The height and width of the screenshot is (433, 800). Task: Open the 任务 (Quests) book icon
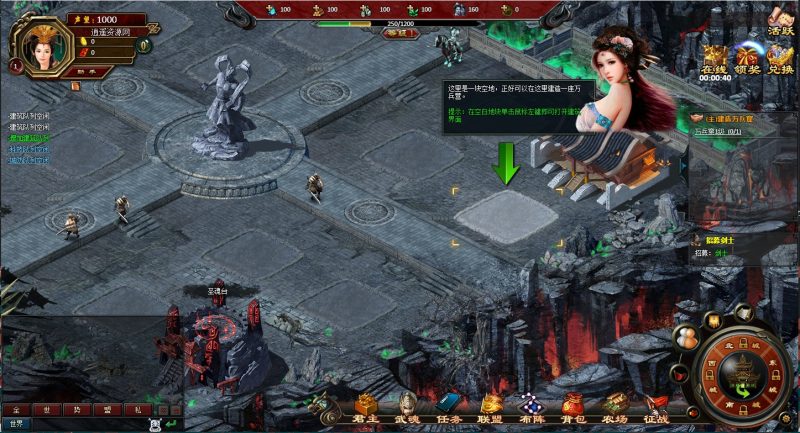click(x=448, y=408)
